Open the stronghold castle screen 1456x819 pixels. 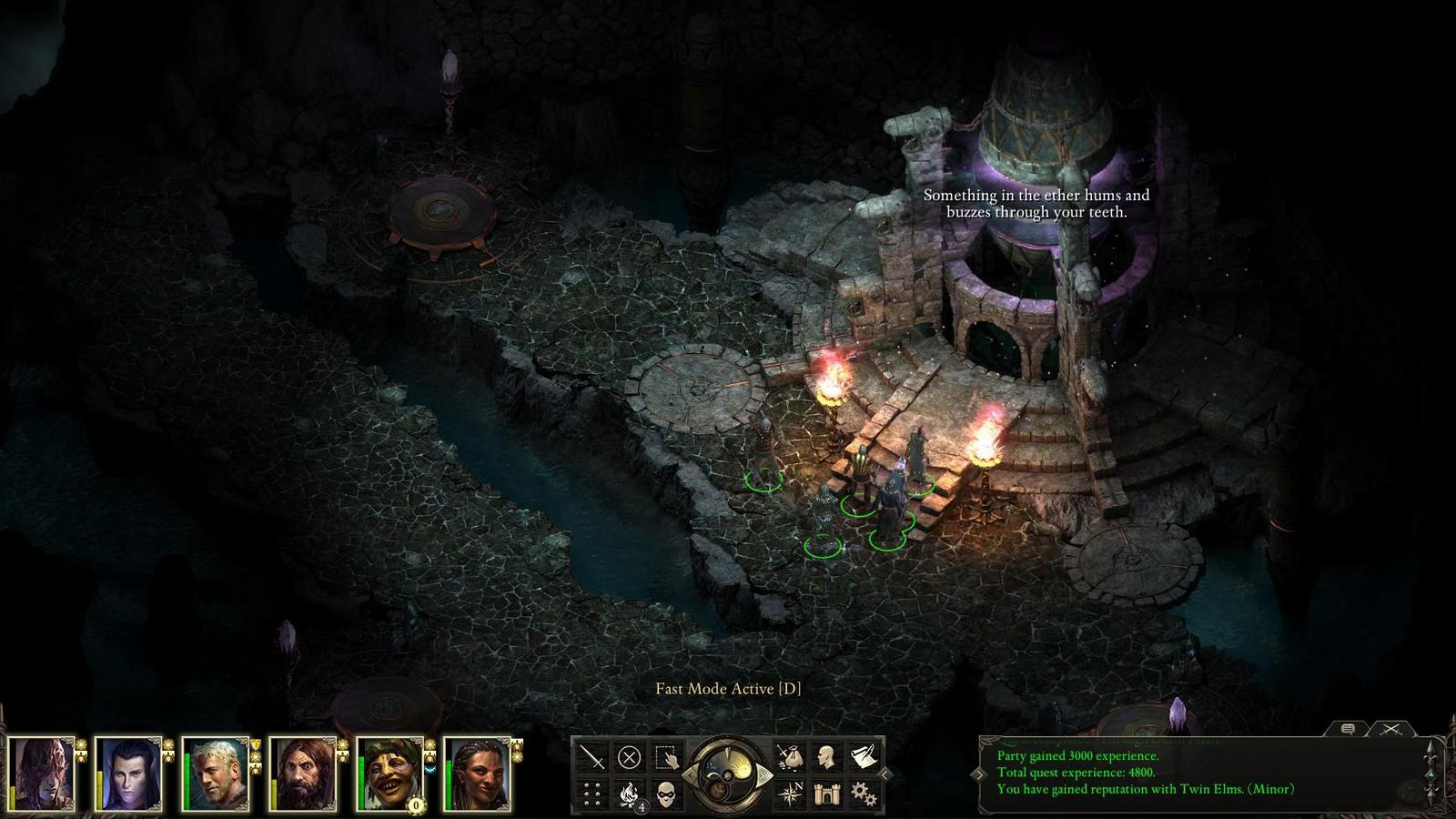[x=826, y=794]
